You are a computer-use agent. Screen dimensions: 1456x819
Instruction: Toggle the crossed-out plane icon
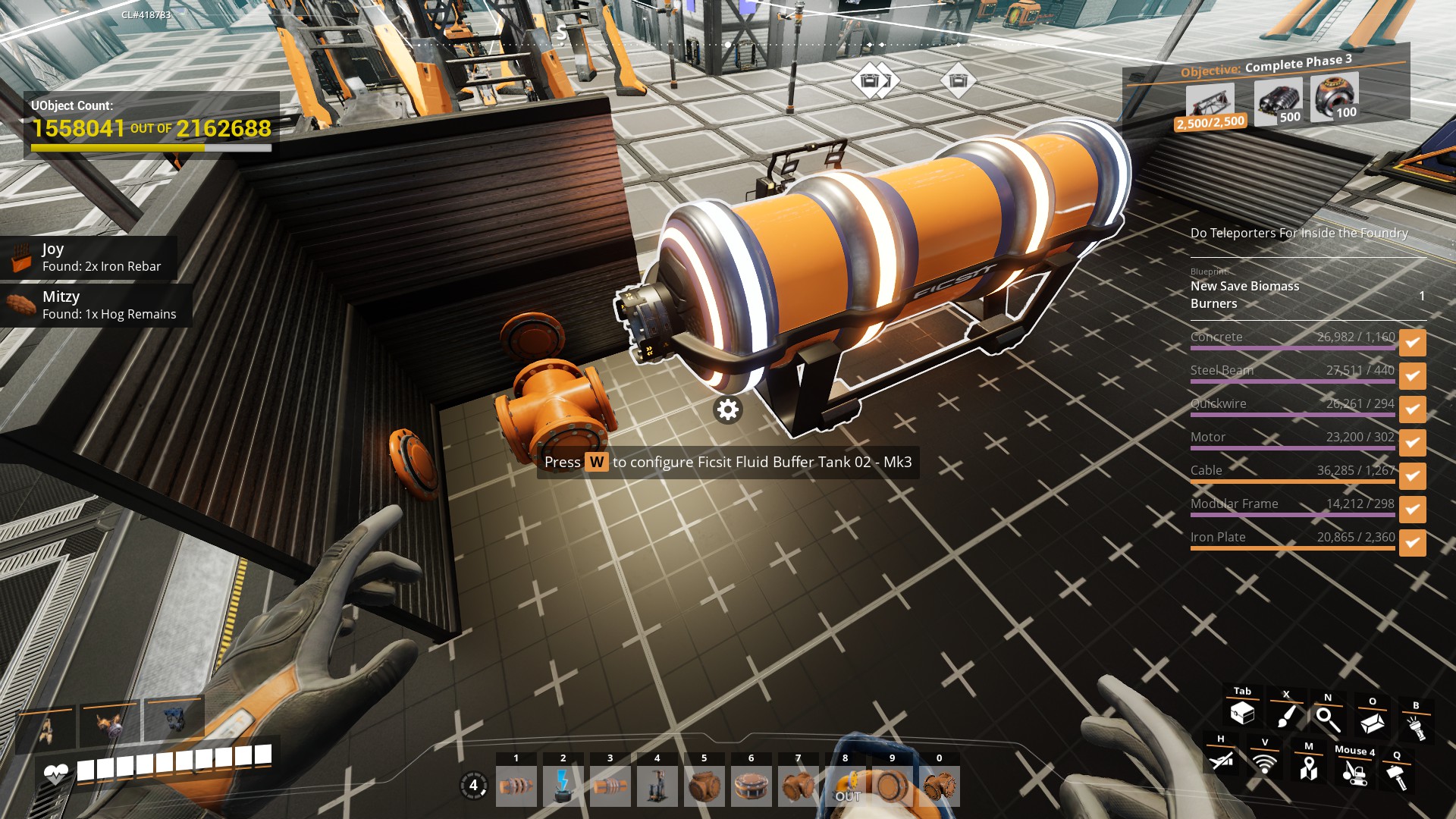(x=1220, y=759)
